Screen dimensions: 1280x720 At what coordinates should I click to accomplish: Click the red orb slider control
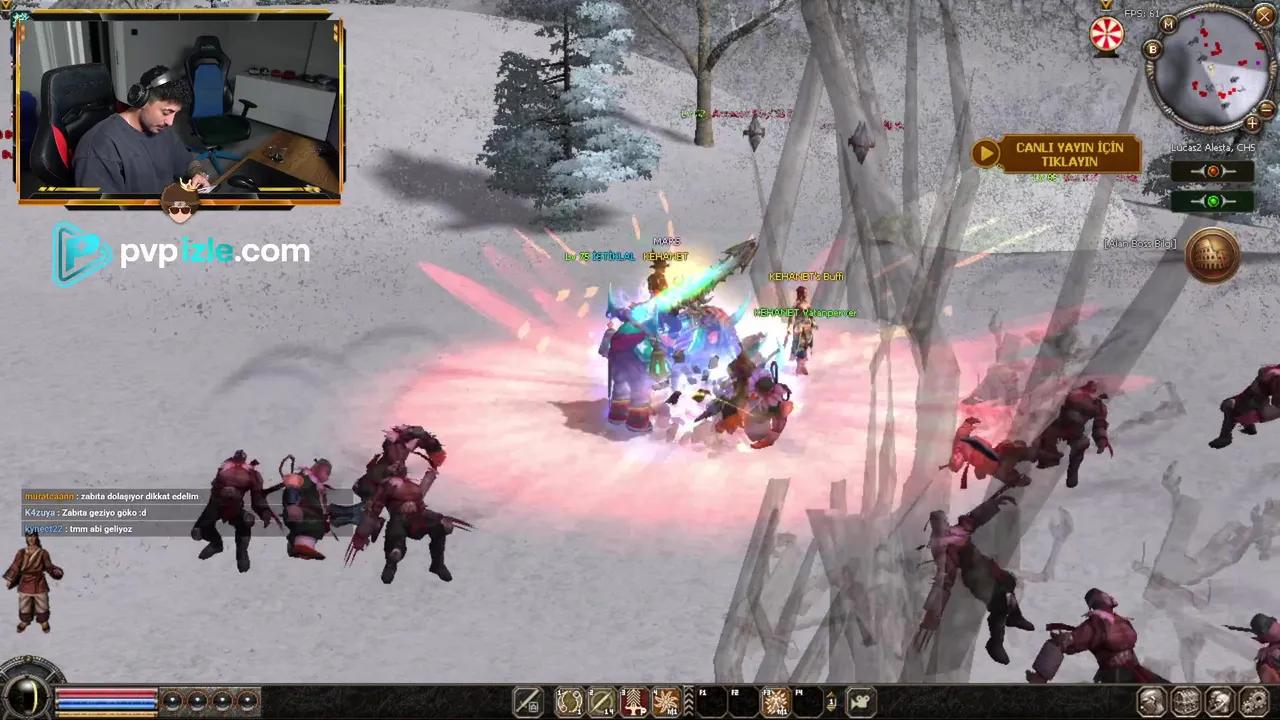[x=1212, y=171]
